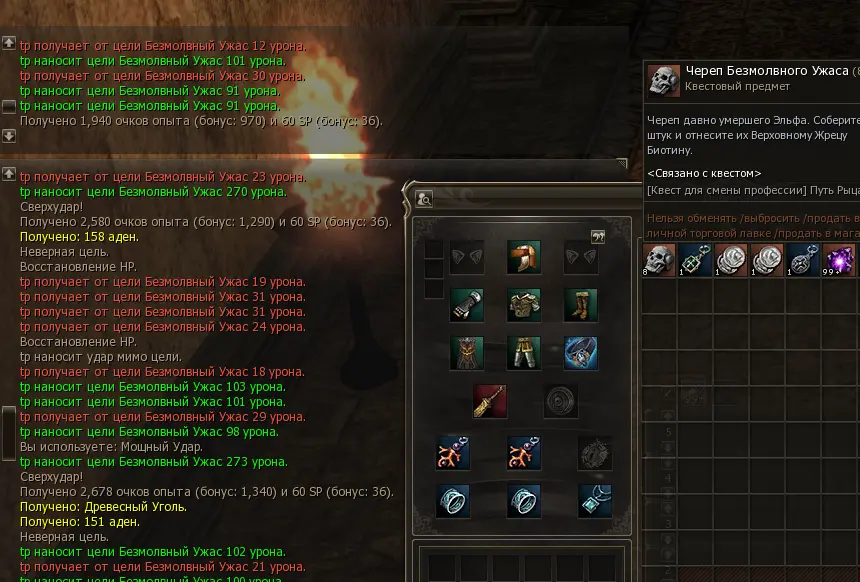Select the green-gem amulet in inventory

(x=695, y=260)
